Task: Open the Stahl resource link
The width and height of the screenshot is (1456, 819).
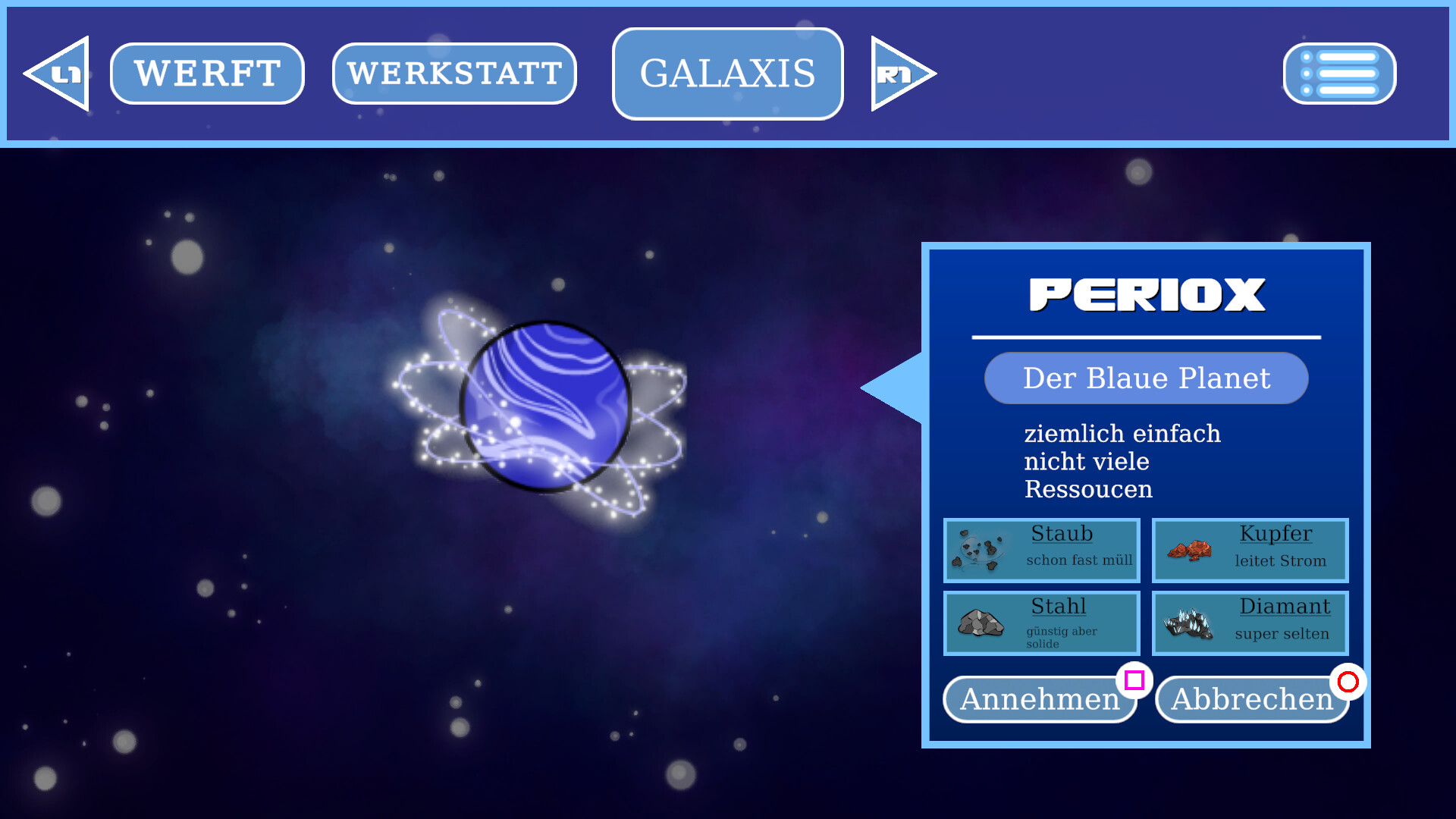Action: click(x=1058, y=607)
